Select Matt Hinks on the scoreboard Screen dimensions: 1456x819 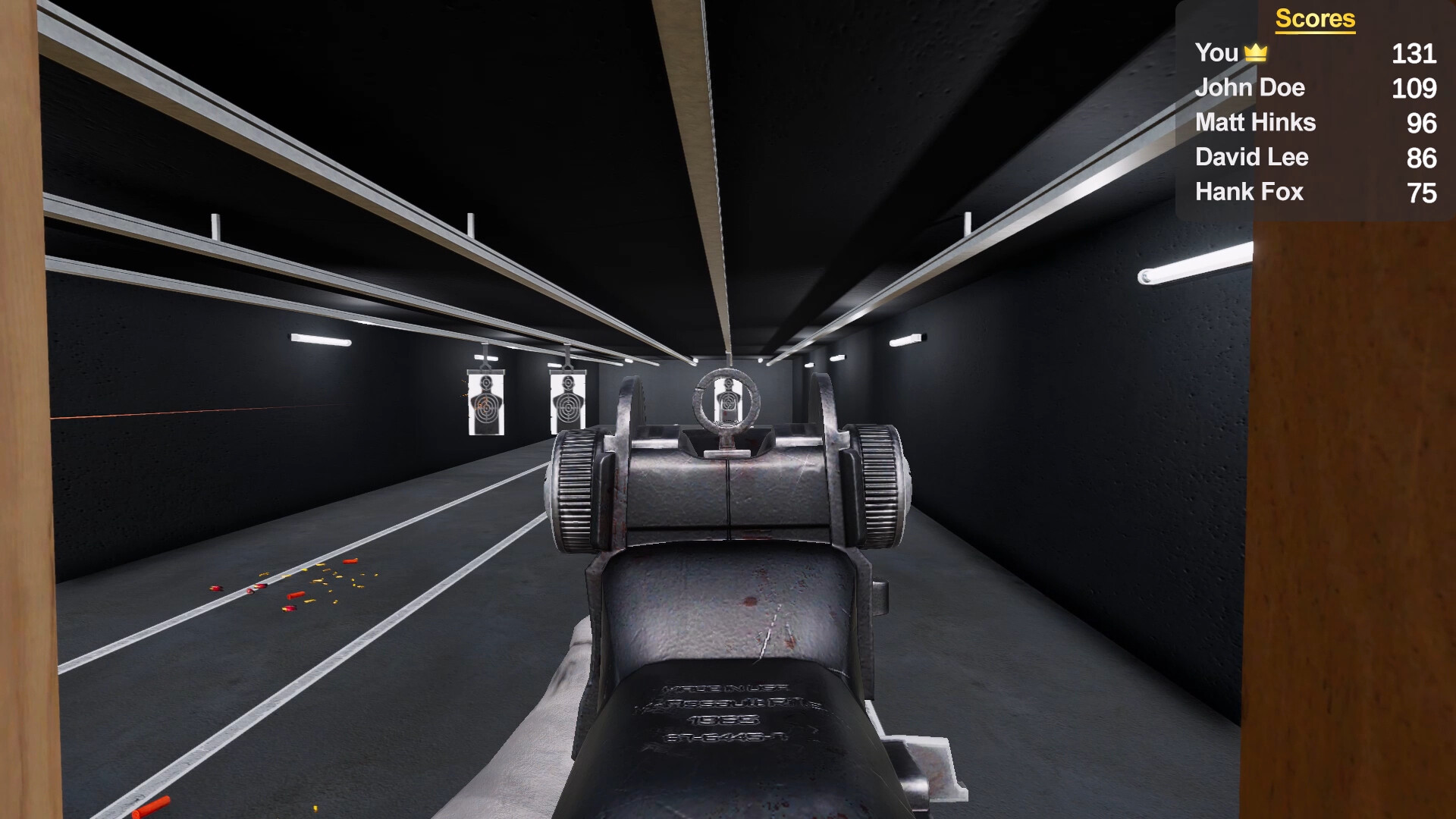[x=1256, y=123]
